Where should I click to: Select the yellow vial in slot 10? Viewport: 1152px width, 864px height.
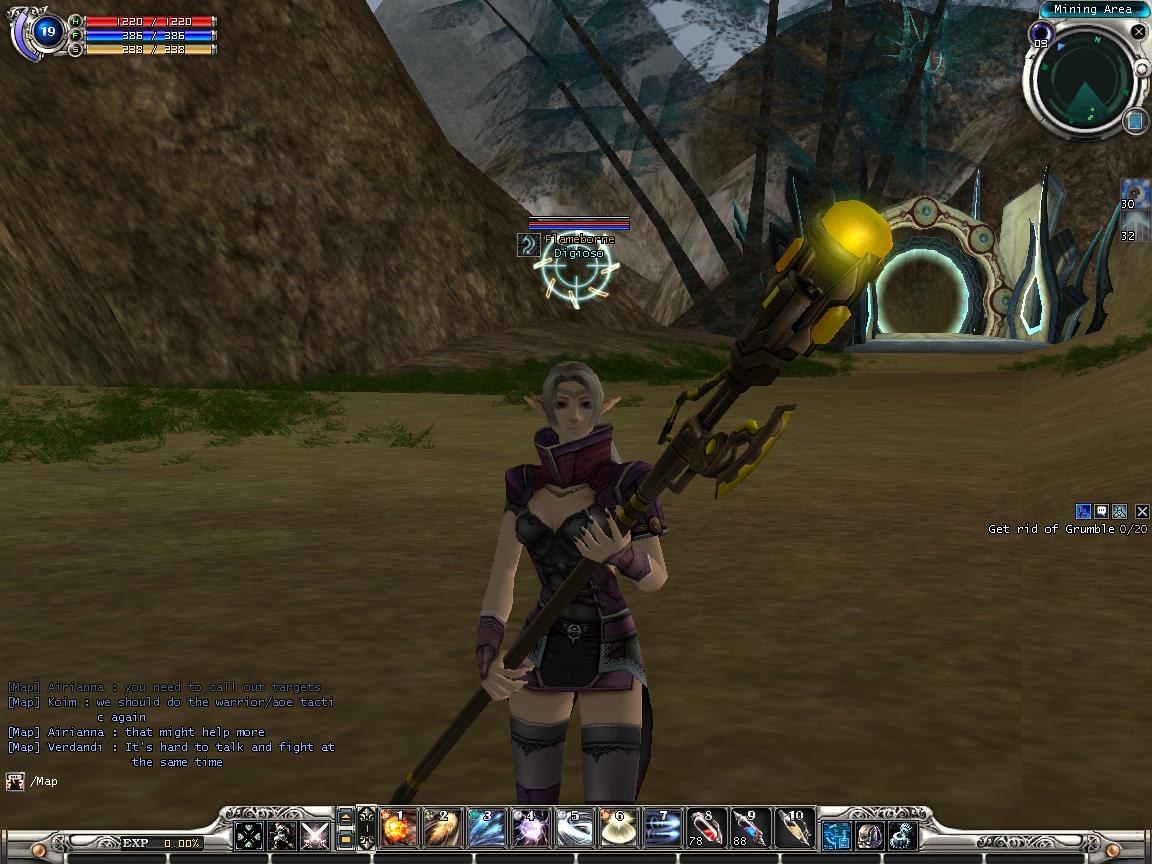click(x=795, y=828)
